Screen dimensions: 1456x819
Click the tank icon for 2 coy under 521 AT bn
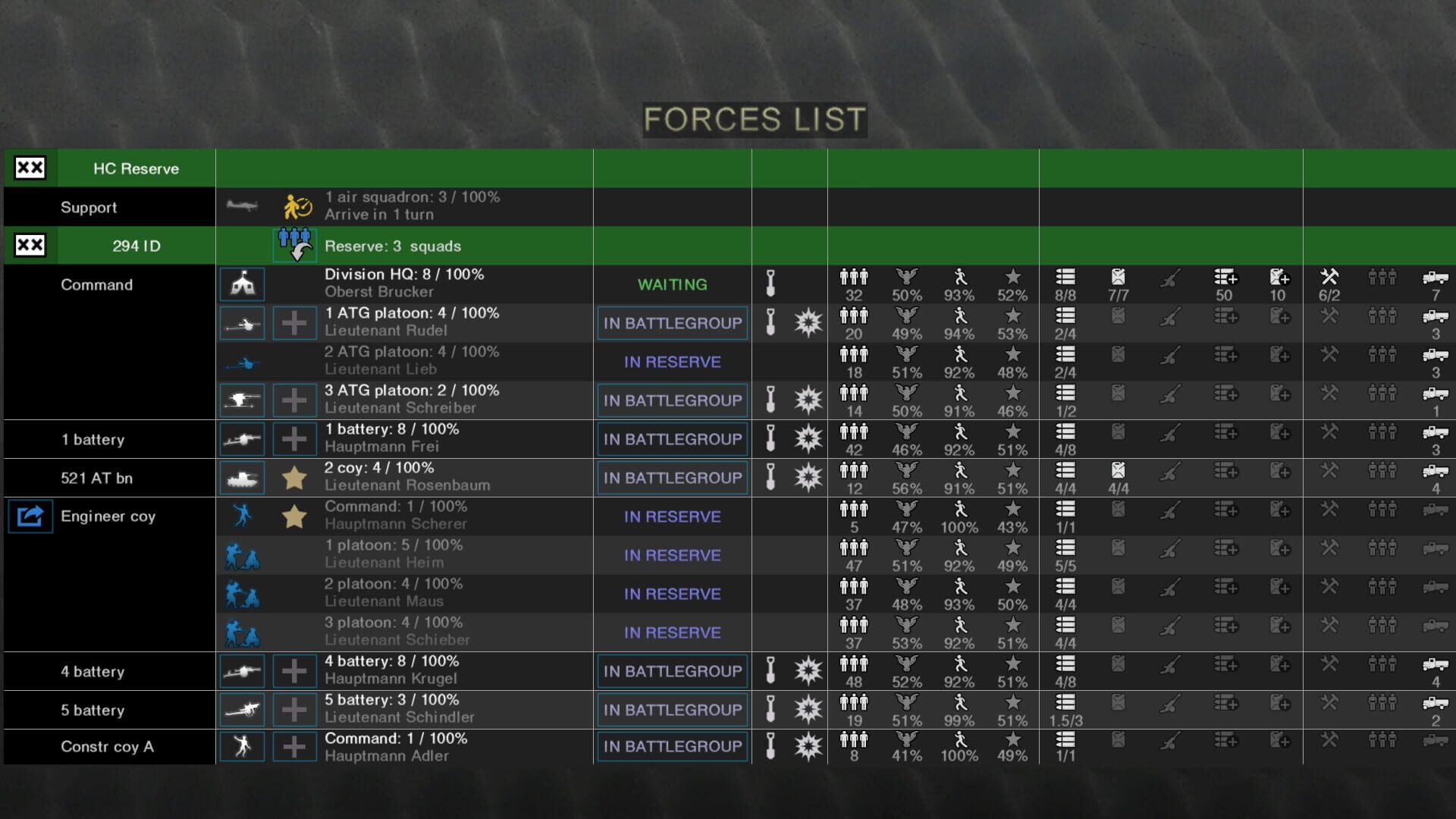242,477
